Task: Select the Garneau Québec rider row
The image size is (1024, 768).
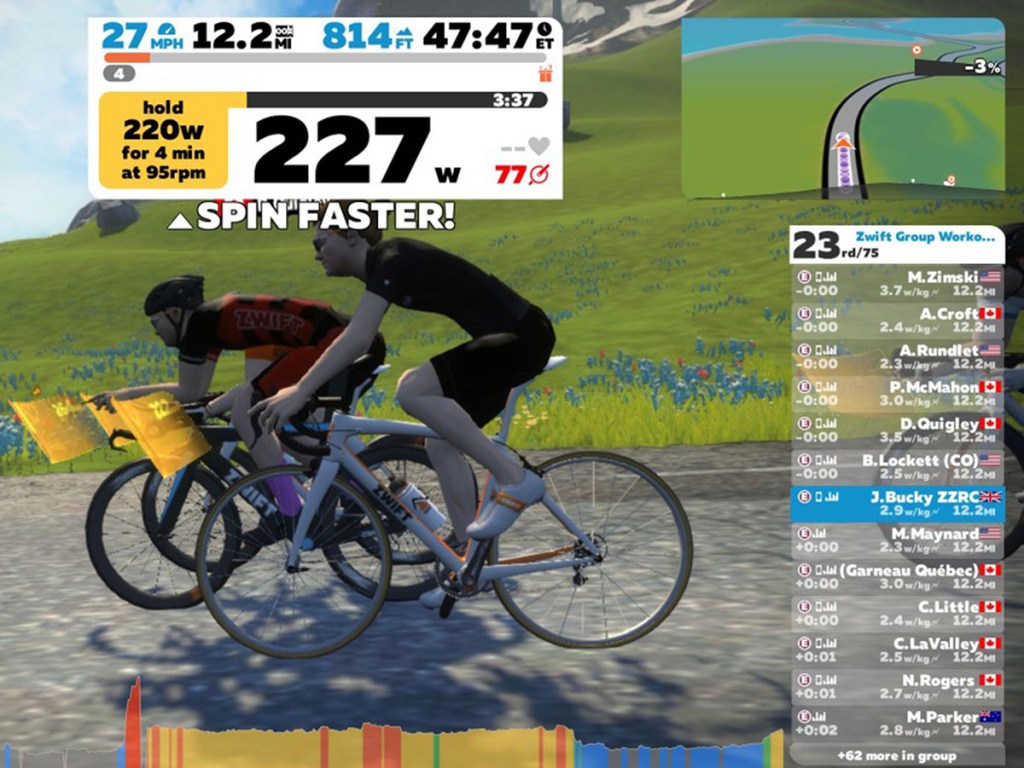Action: click(897, 577)
